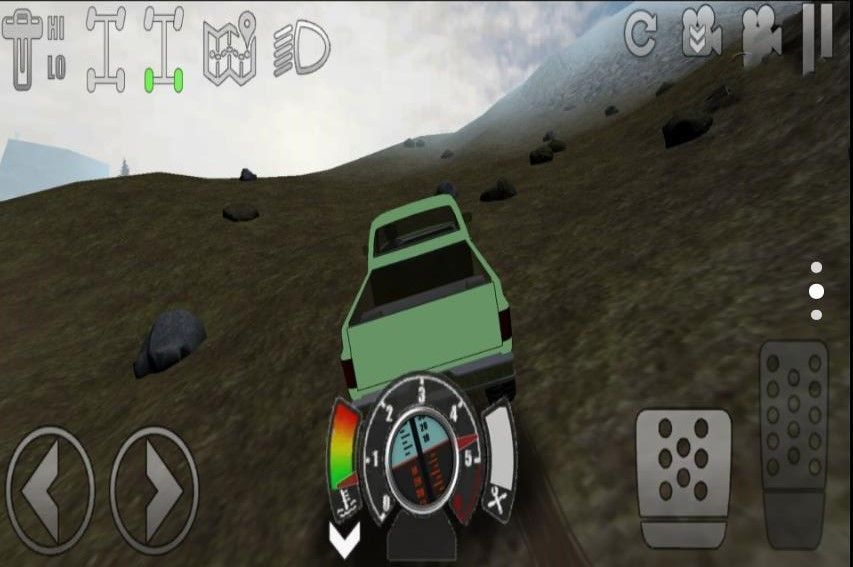
Task: Toggle the front axle differential lock icon
Action: click(x=105, y=49)
